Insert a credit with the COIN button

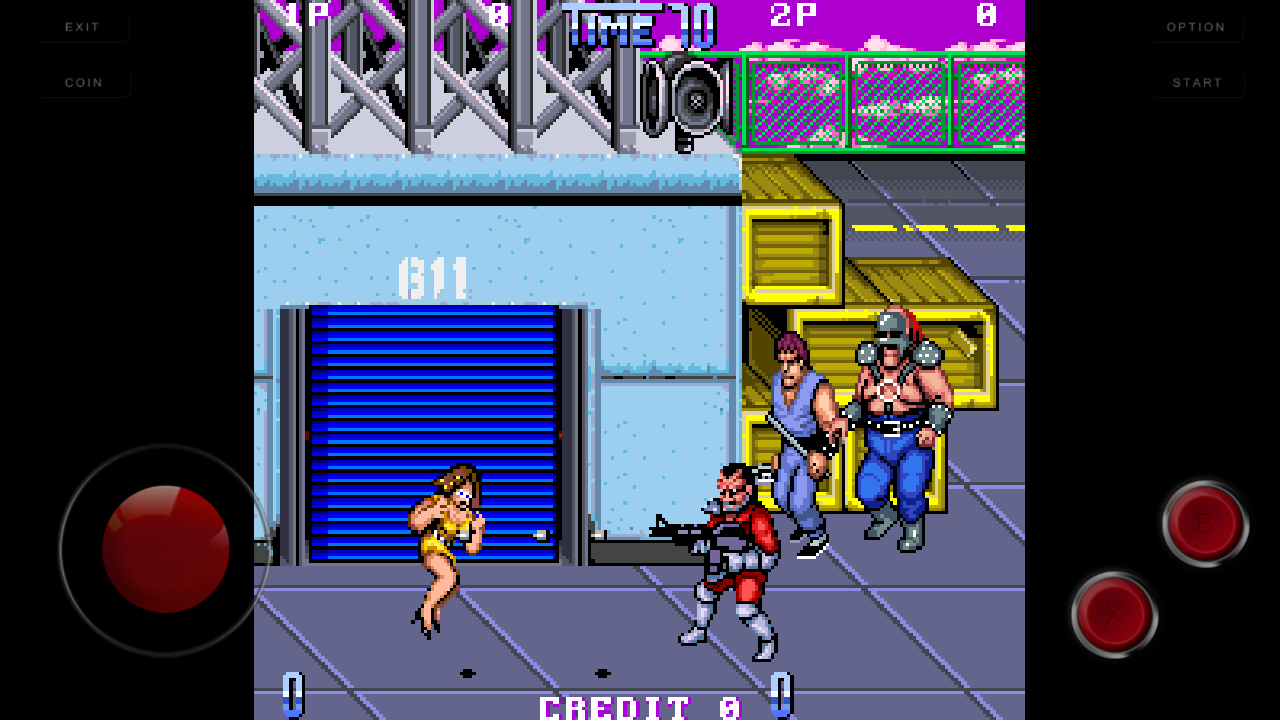84,83
